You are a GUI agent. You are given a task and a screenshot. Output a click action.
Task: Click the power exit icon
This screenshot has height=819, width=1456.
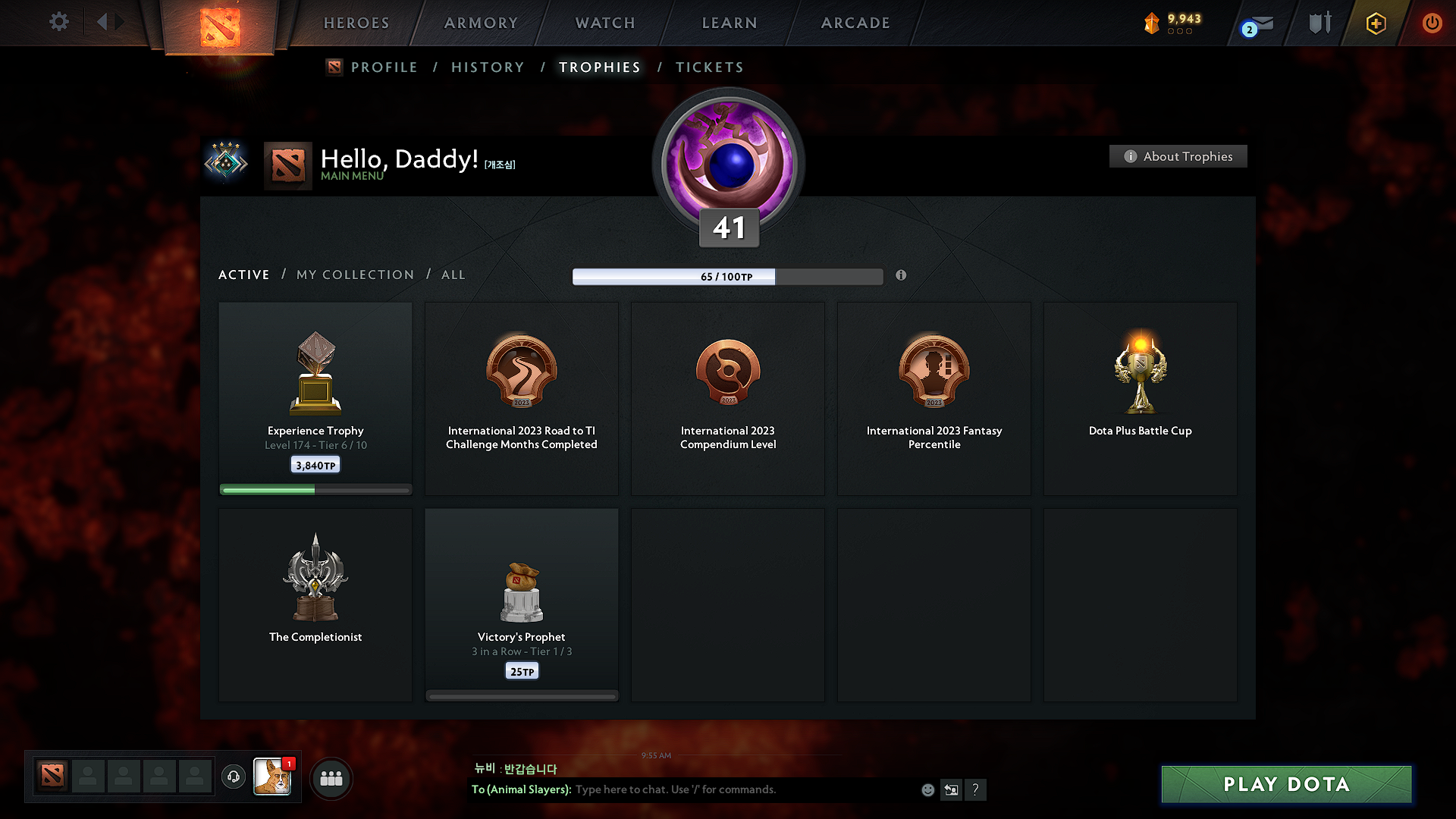[1432, 23]
